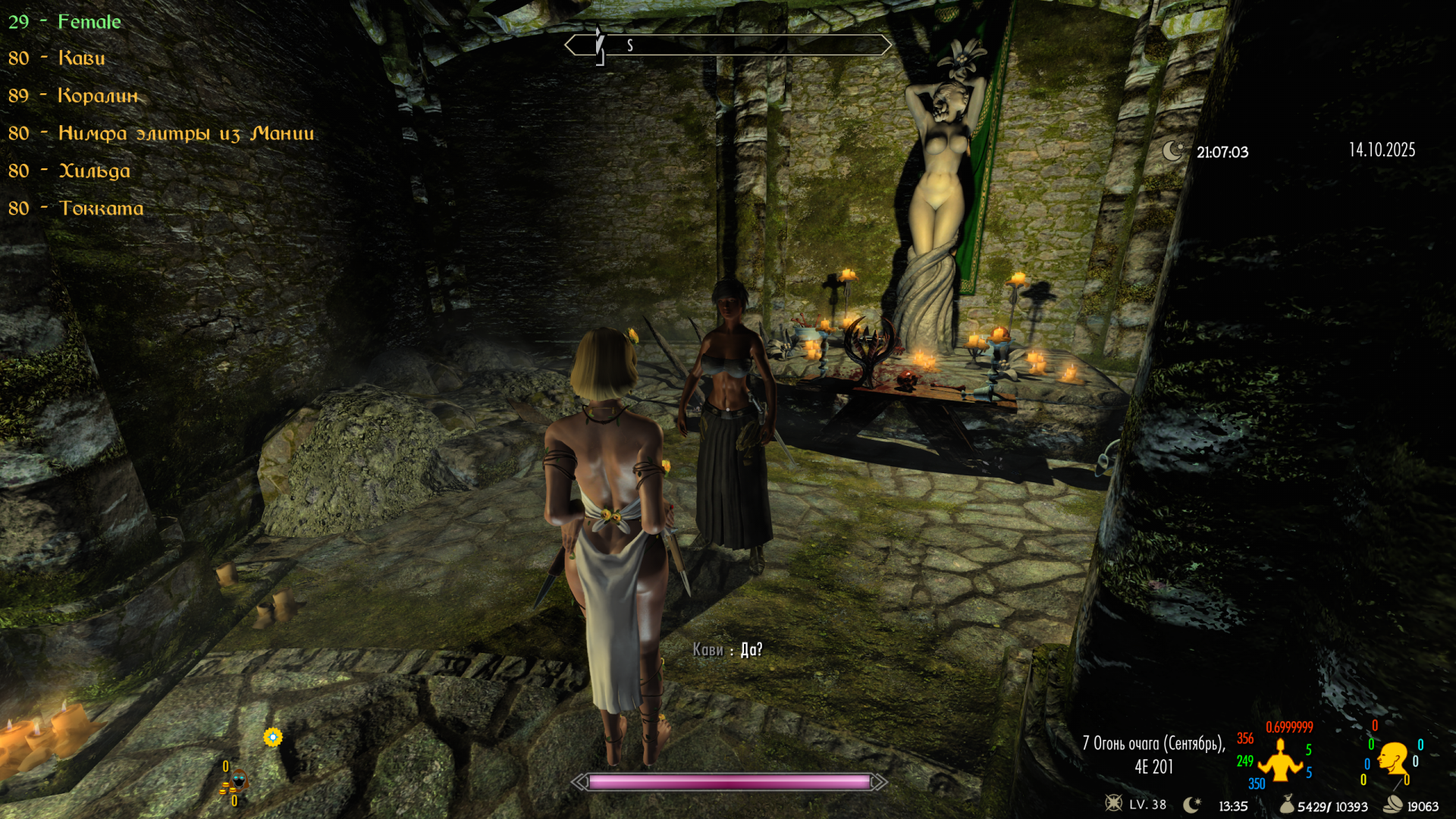Click the yellow head profile icon

coord(1393,758)
